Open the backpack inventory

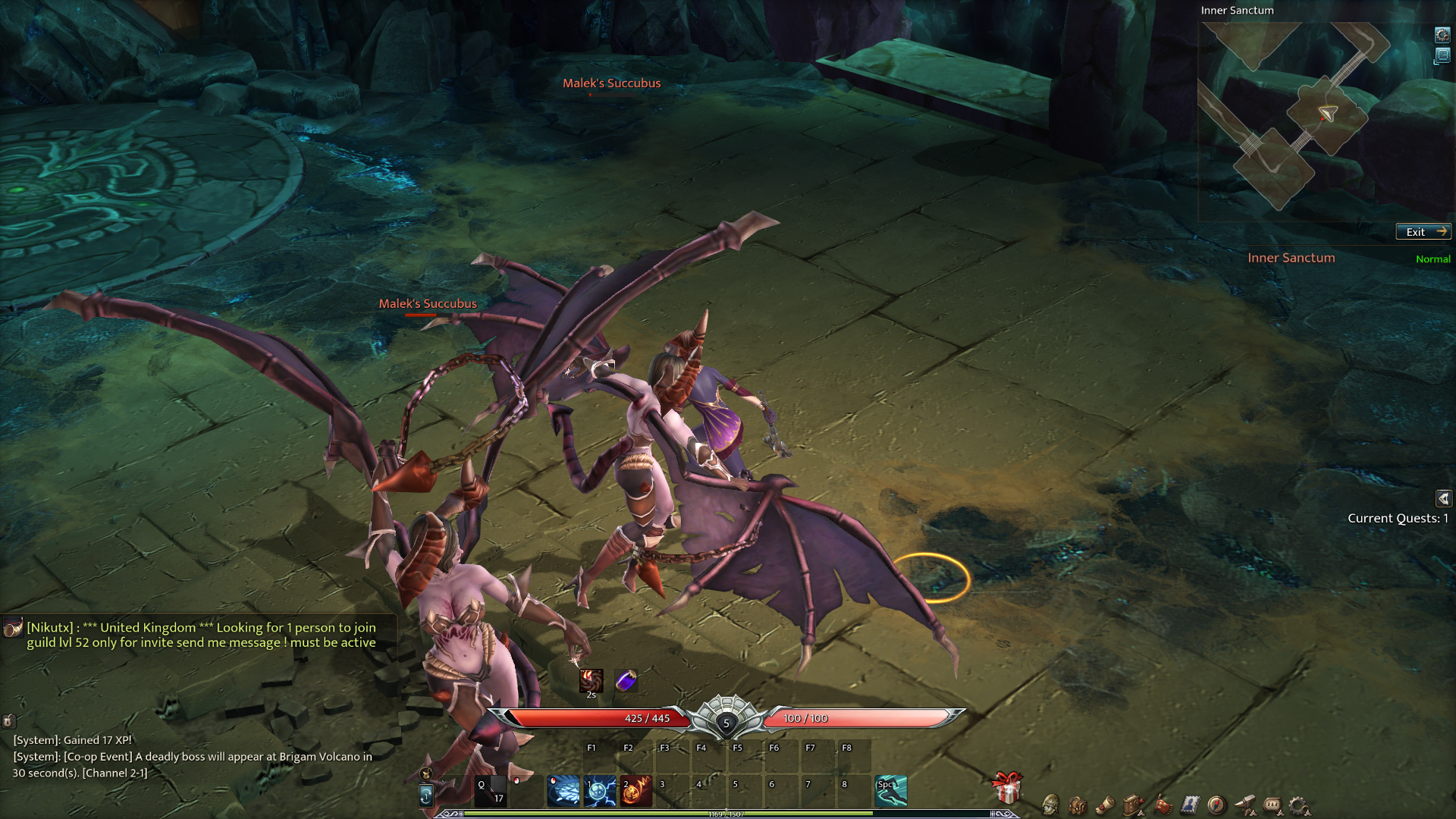1078,805
